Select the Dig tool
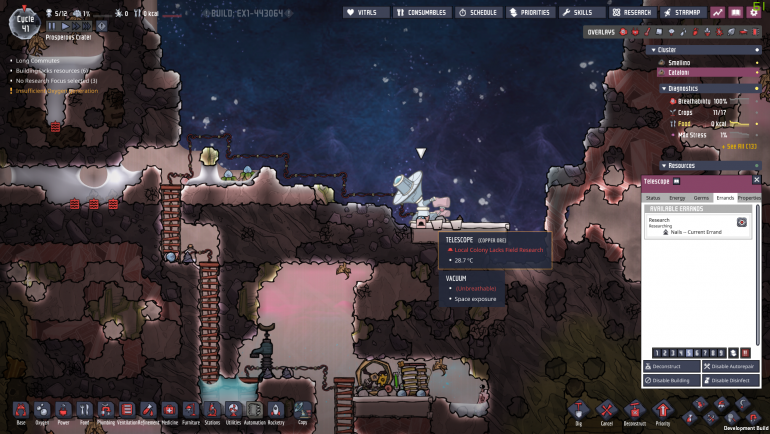770x434 pixels. (x=576, y=410)
